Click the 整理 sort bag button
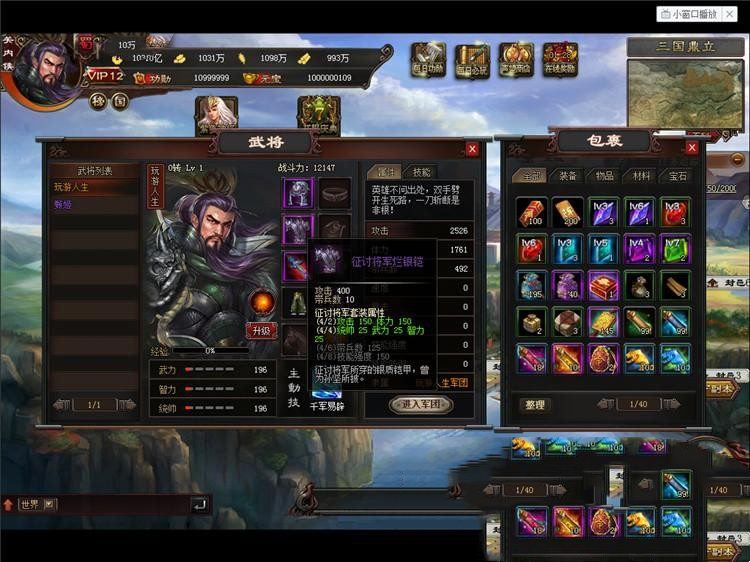The image size is (750, 562). pos(535,404)
